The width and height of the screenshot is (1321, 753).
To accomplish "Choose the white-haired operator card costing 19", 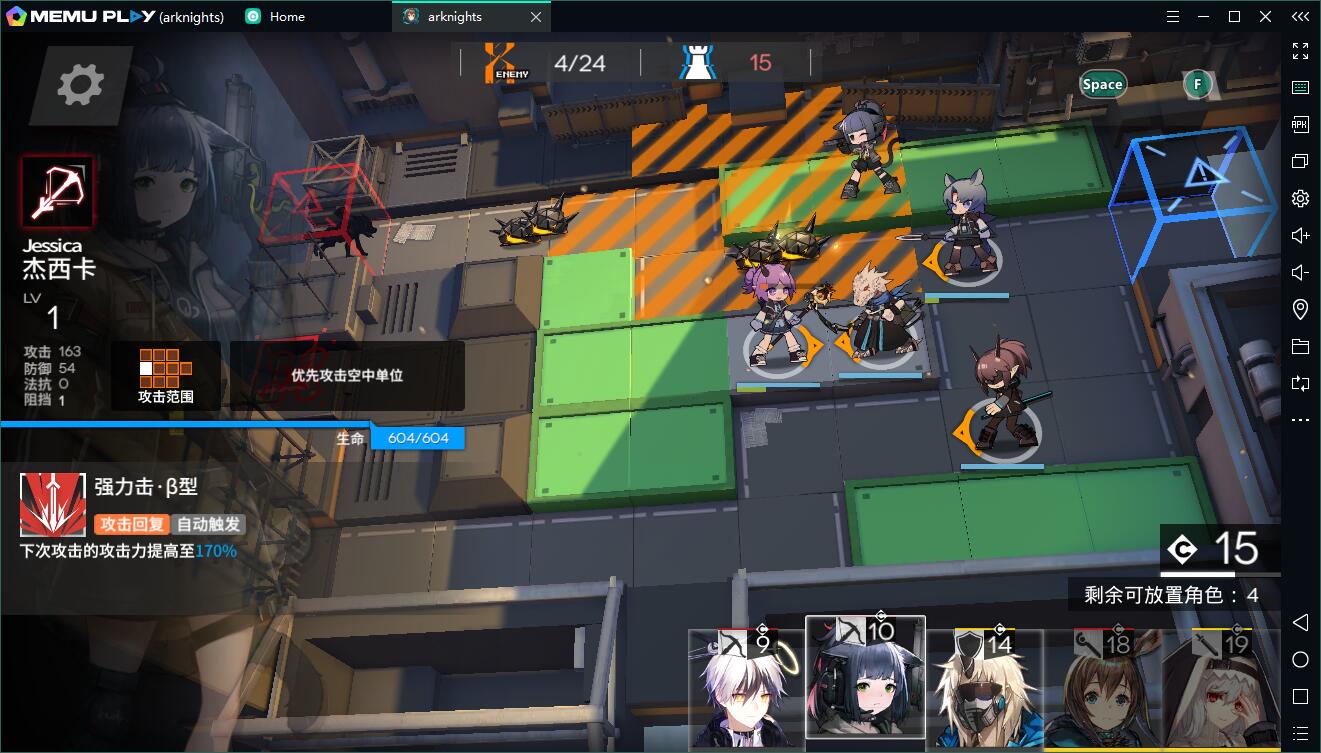I will 1222,692.
